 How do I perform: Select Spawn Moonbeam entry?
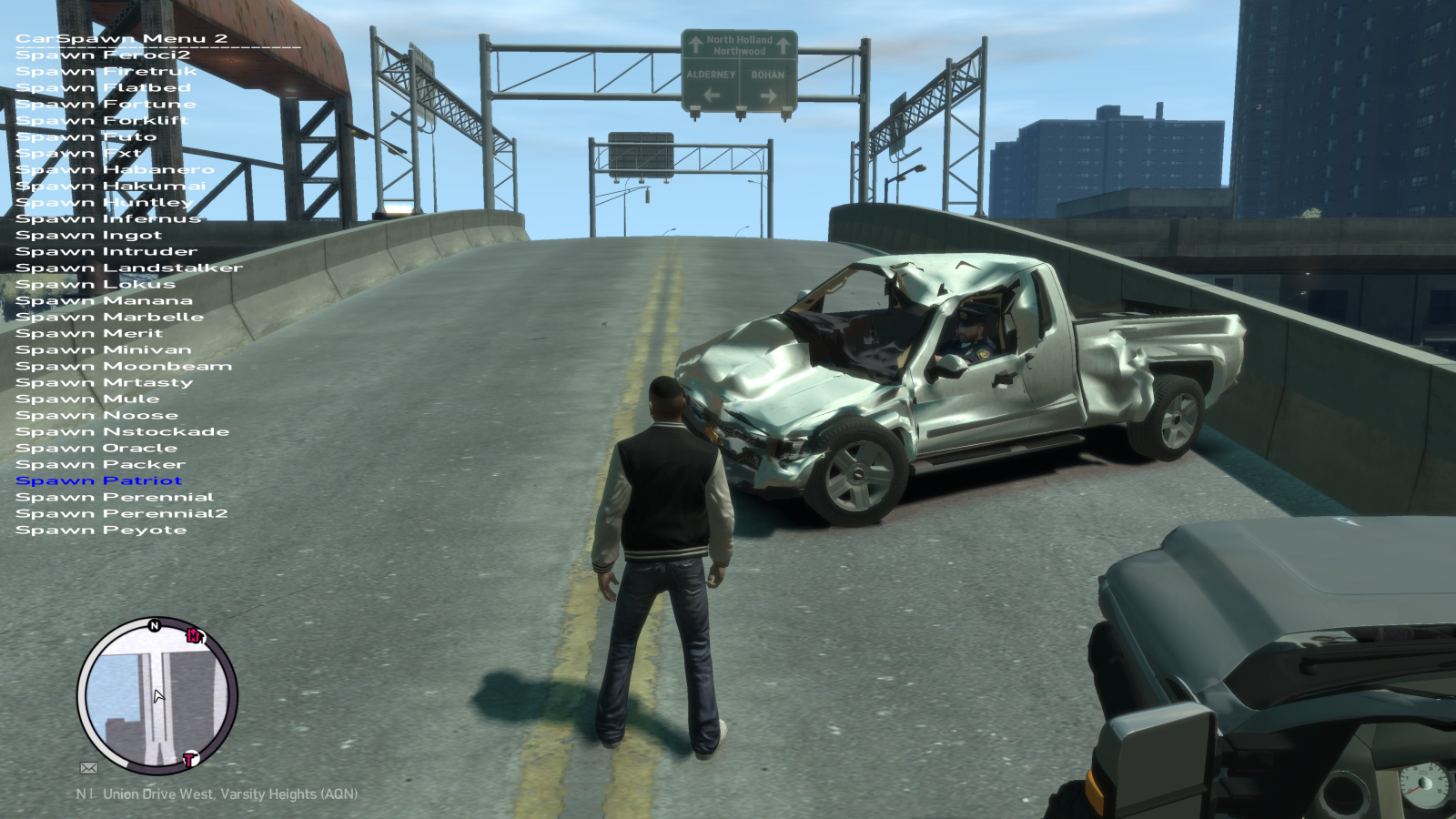tap(124, 366)
